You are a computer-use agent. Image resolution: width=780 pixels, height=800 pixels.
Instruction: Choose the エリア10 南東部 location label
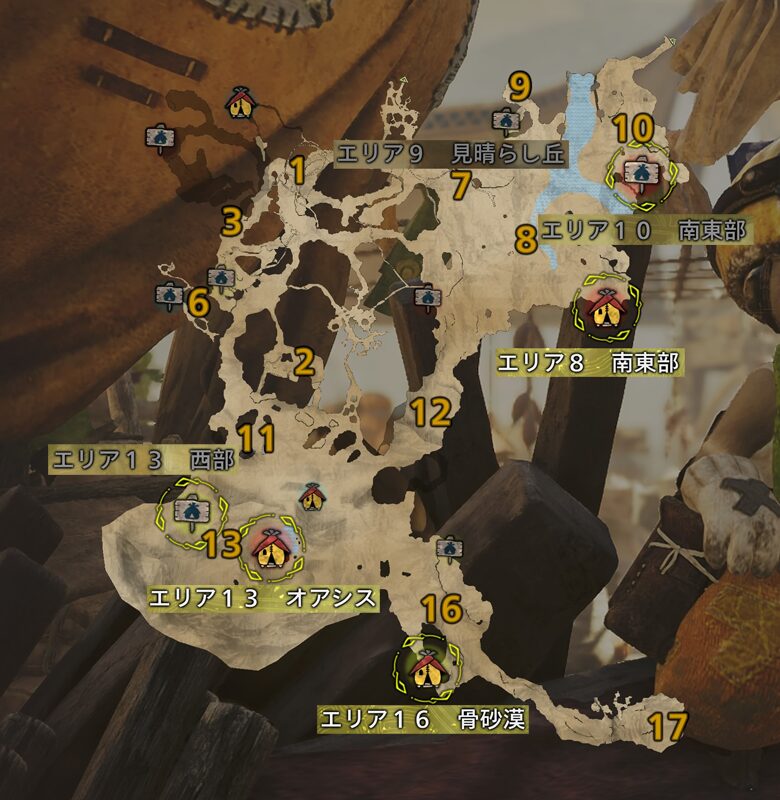click(x=643, y=231)
